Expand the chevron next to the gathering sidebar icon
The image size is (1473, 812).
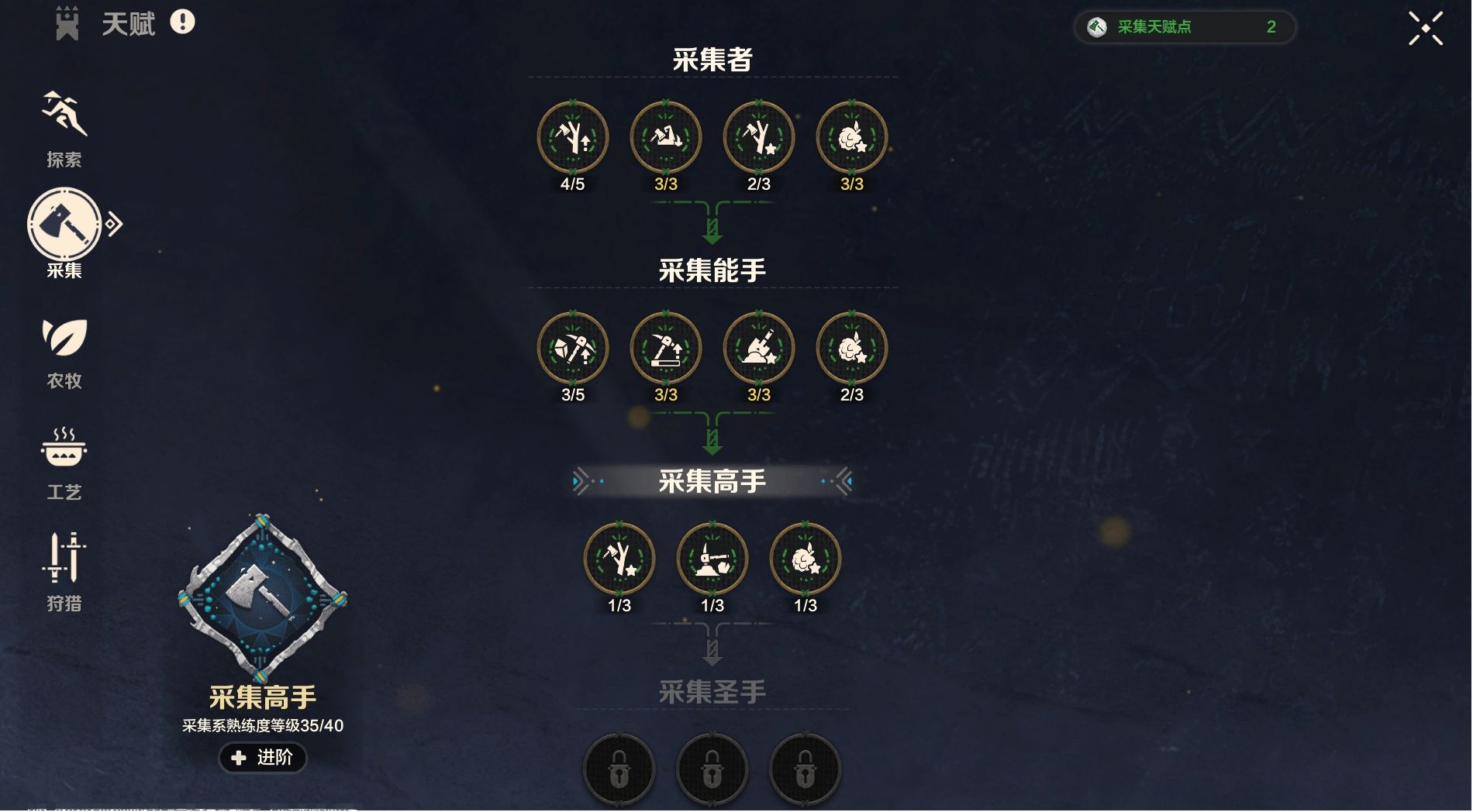pyautogui.click(x=113, y=223)
